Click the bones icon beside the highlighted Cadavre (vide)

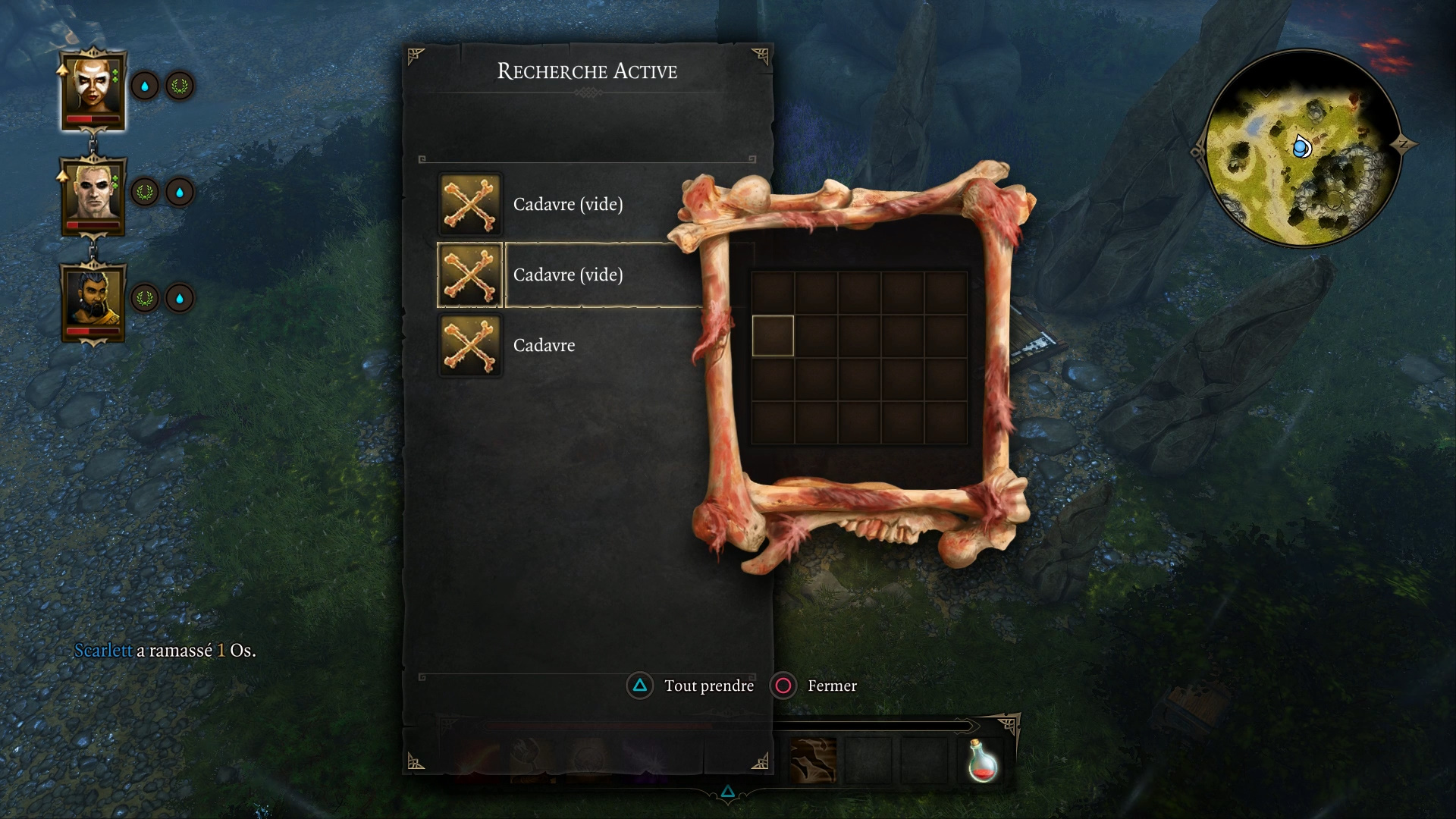(x=470, y=275)
